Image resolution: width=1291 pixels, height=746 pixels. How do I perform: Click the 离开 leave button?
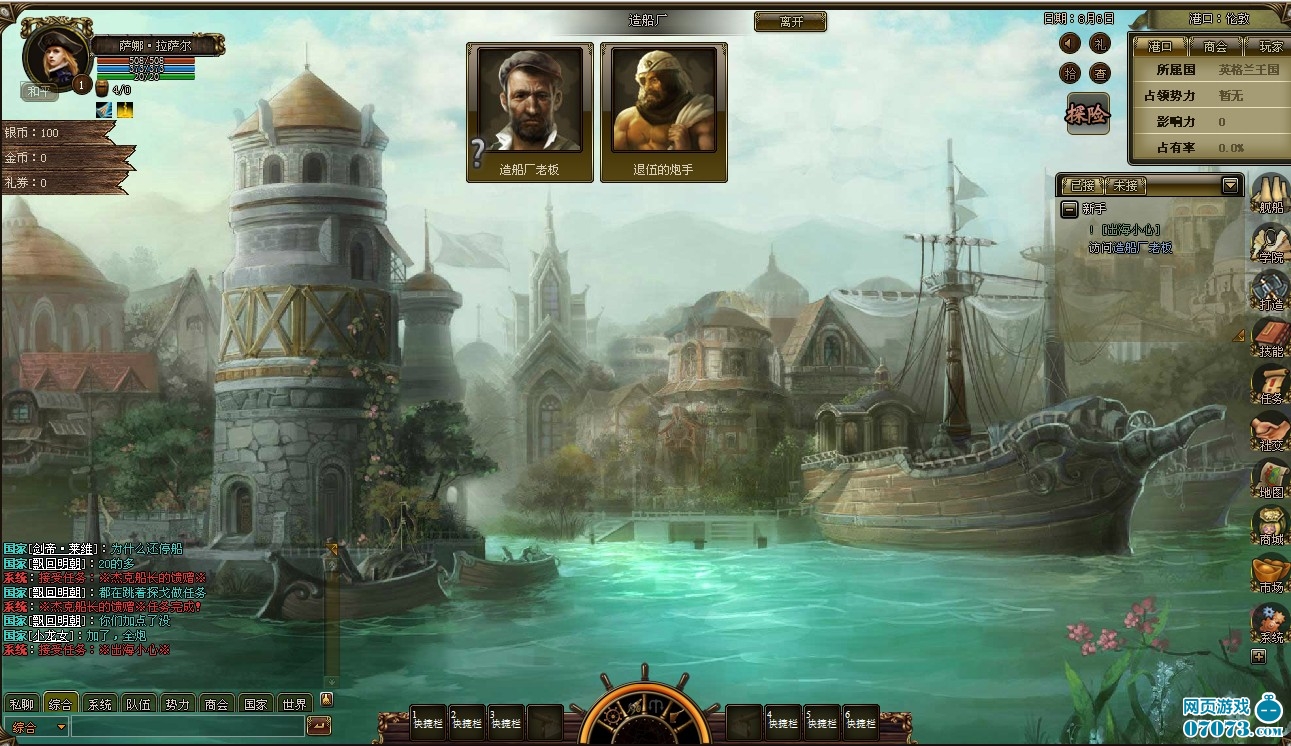(x=790, y=21)
